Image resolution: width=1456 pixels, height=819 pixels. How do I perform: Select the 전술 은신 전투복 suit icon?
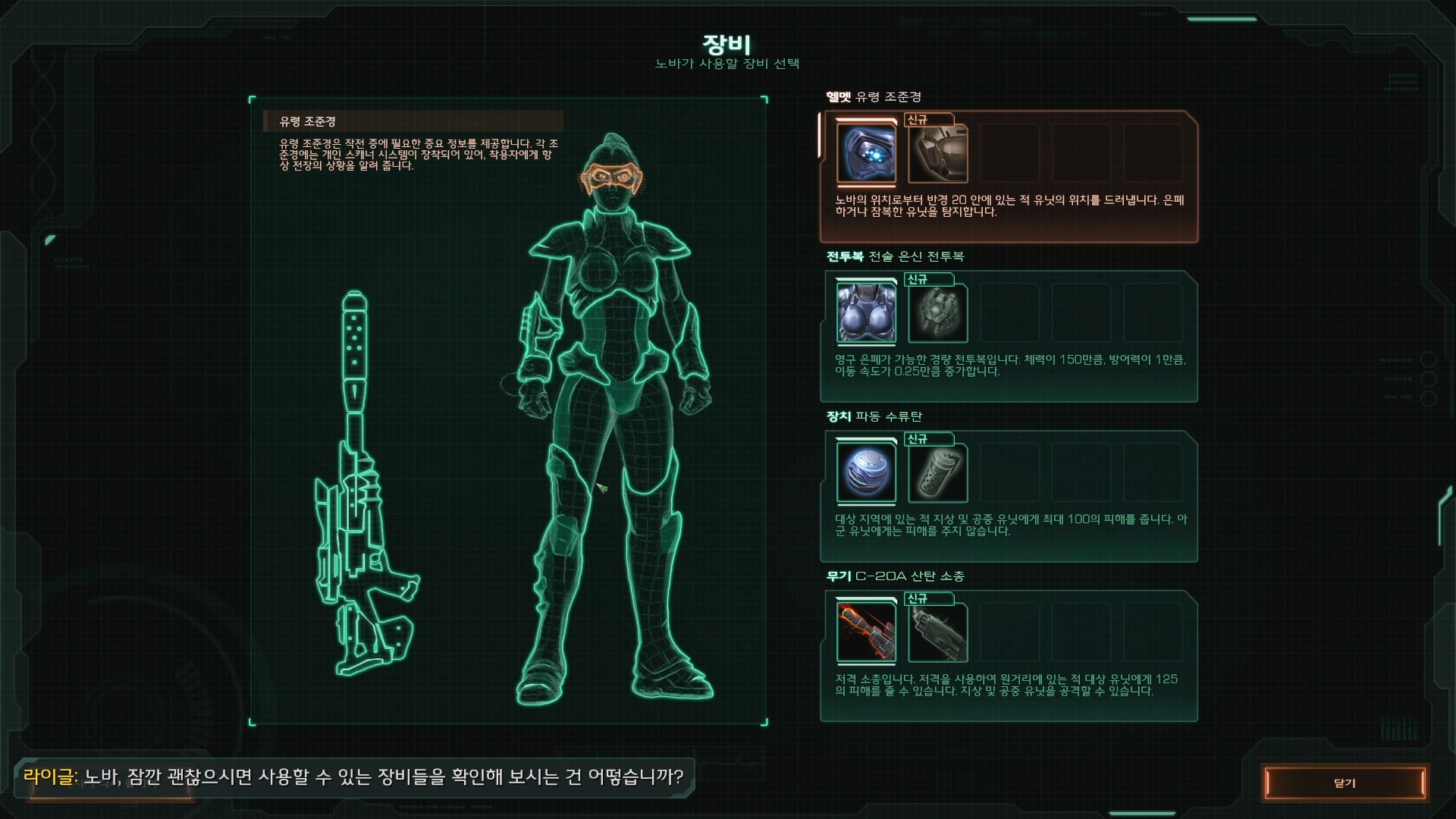tap(866, 313)
